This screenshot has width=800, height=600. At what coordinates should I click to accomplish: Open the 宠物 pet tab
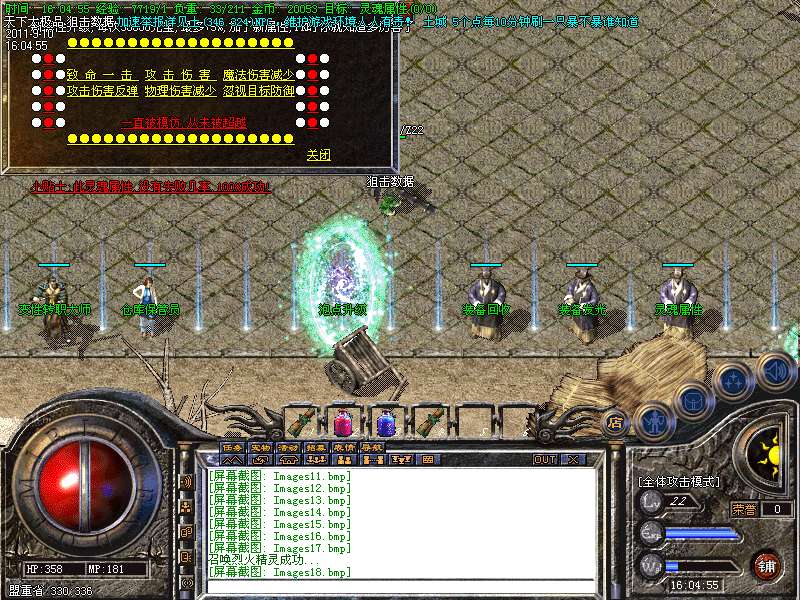coord(260,447)
